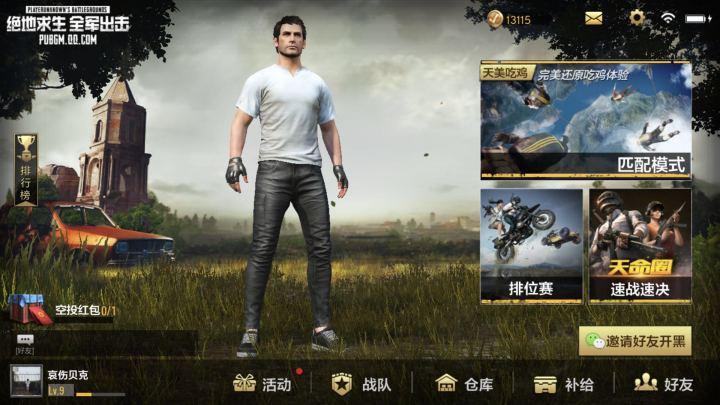Open the gear settings icon

click(637, 18)
